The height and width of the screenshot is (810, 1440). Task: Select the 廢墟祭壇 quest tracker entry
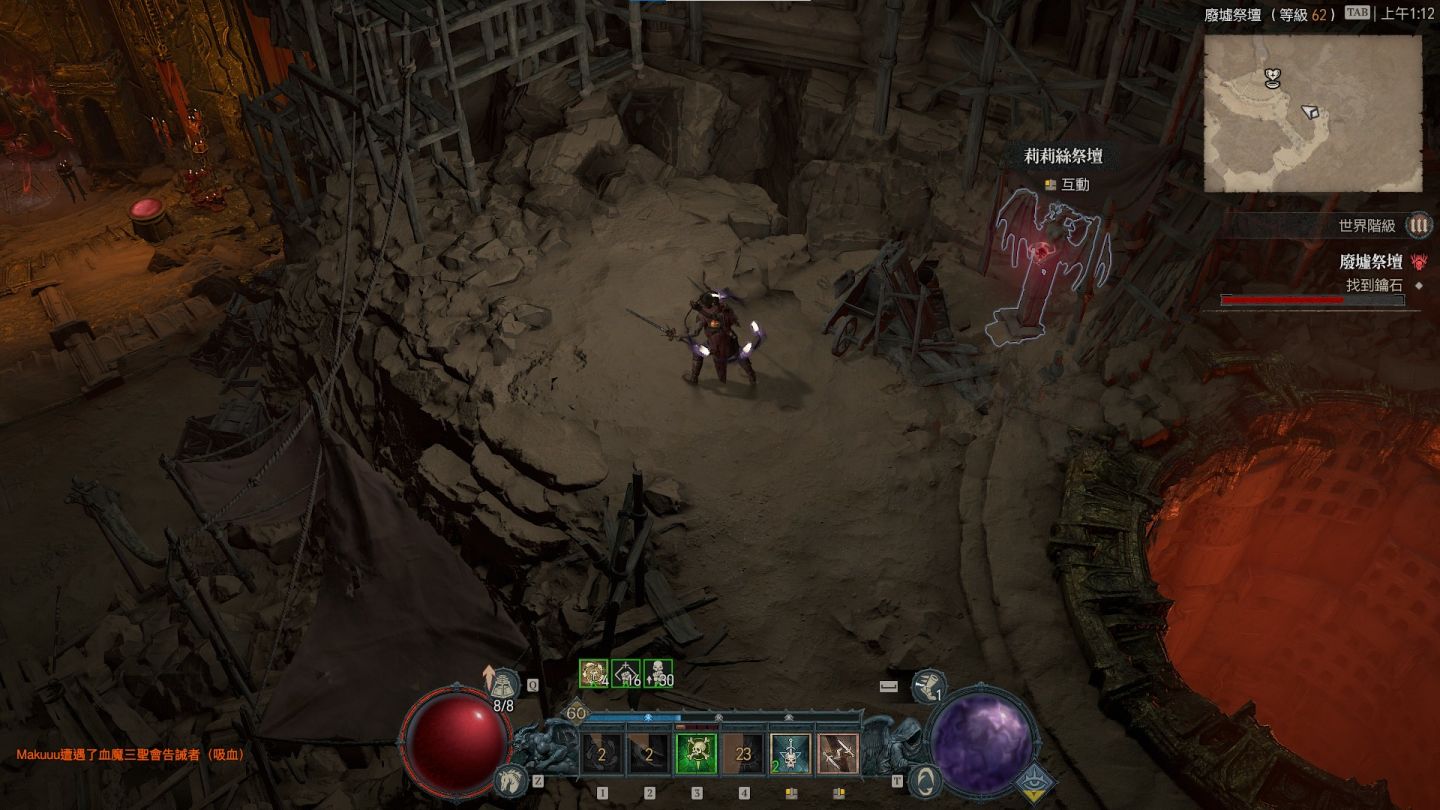(1370, 262)
